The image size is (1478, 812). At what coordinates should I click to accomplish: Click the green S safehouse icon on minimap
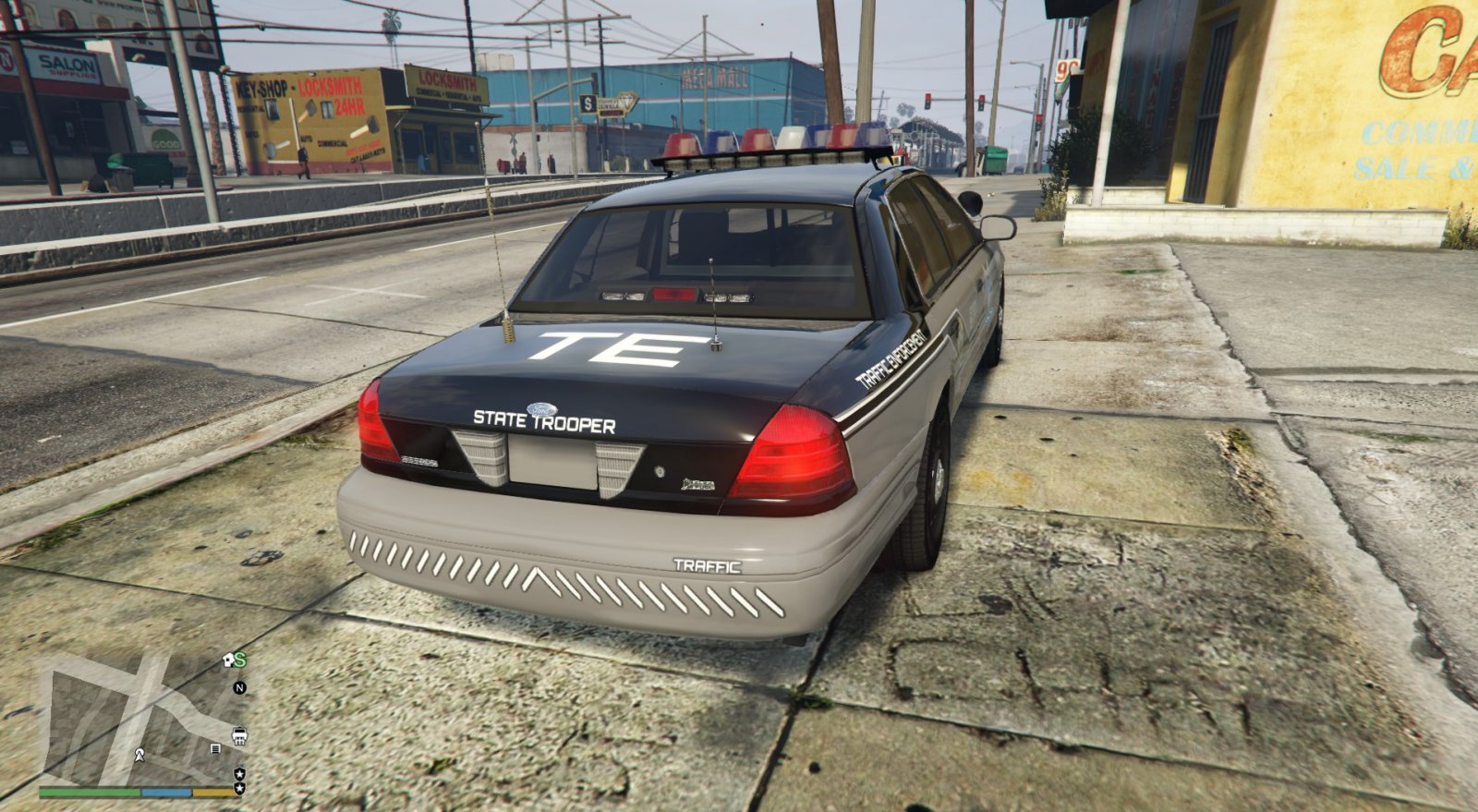(238, 660)
